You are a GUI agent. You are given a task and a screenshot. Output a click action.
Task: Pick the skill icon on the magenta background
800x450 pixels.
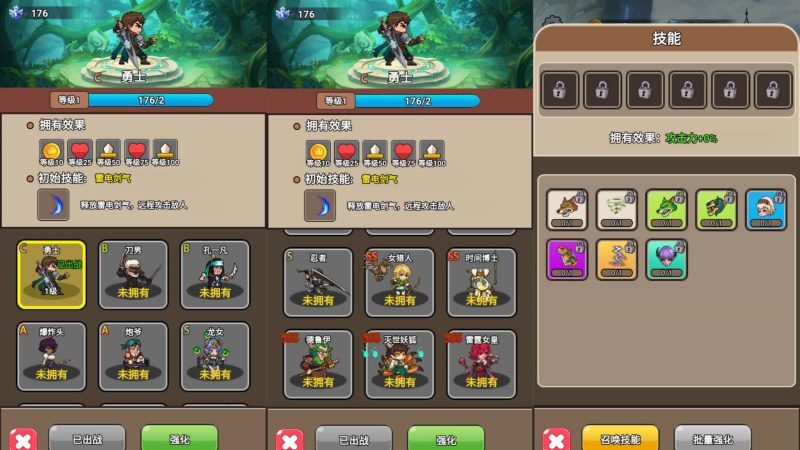pyautogui.click(x=567, y=259)
